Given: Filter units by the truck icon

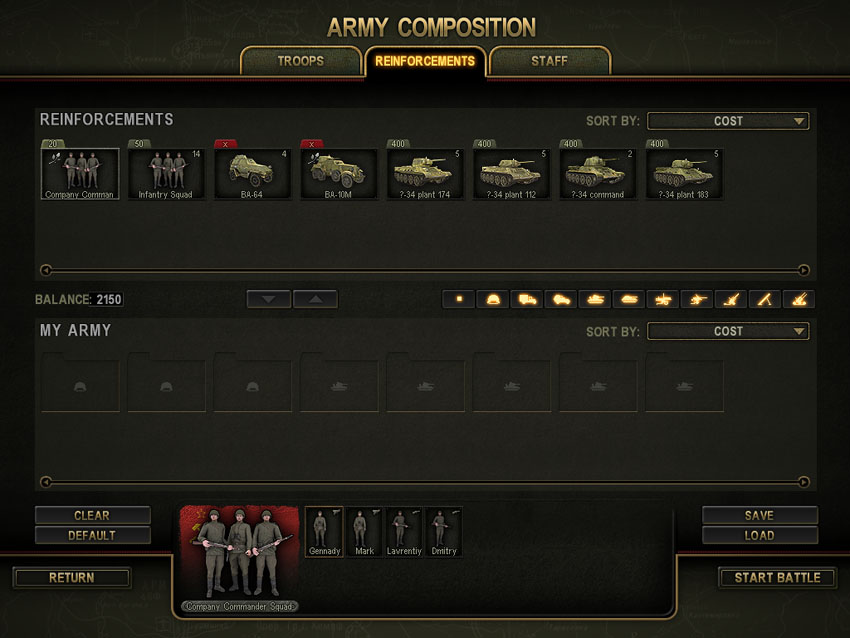Looking at the screenshot, I should point(527,299).
